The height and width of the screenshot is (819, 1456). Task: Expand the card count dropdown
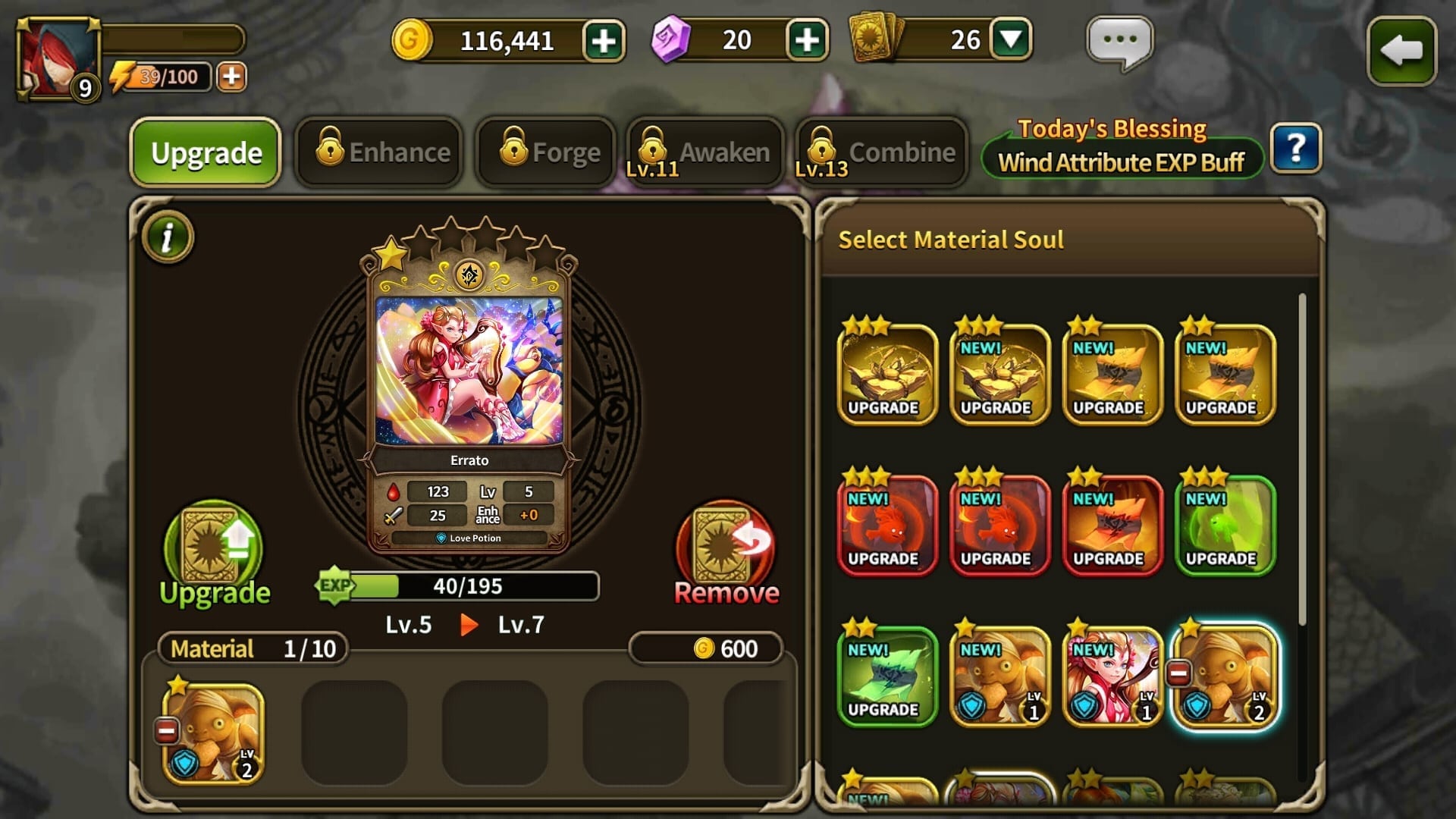1012,40
